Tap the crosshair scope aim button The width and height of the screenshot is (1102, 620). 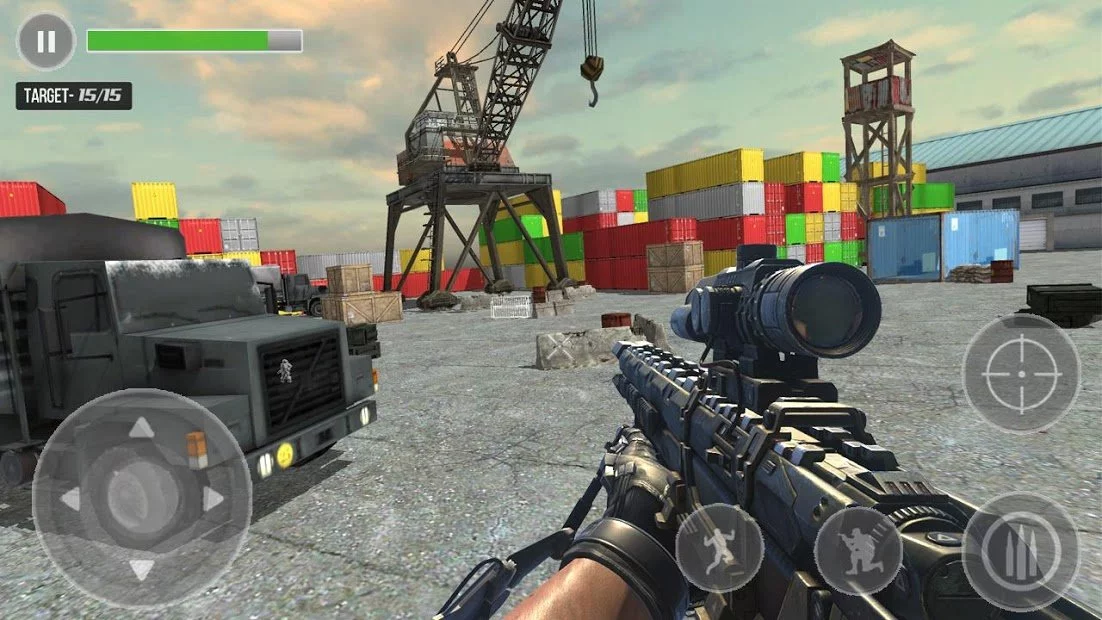tap(1020, 373)
